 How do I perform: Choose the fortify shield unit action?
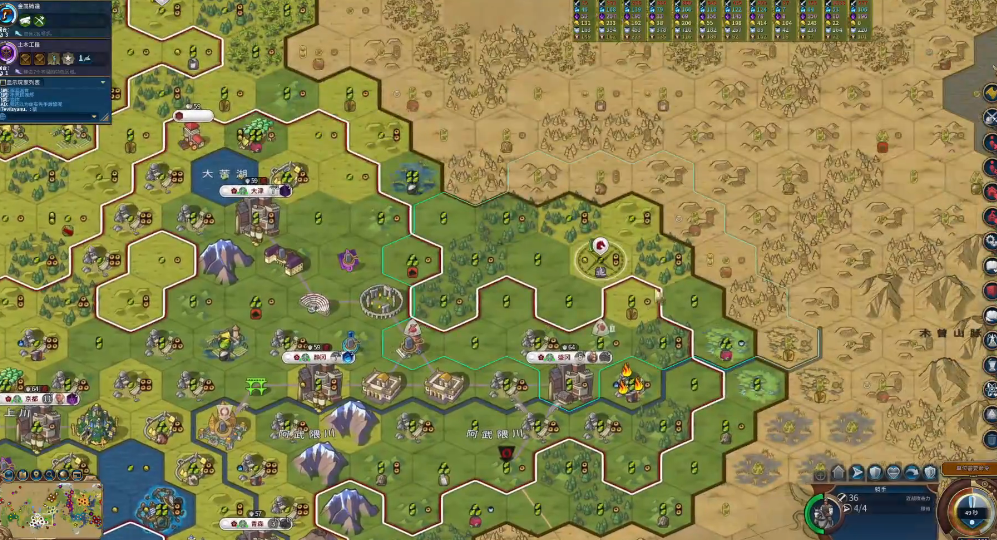tap(875, 472)
